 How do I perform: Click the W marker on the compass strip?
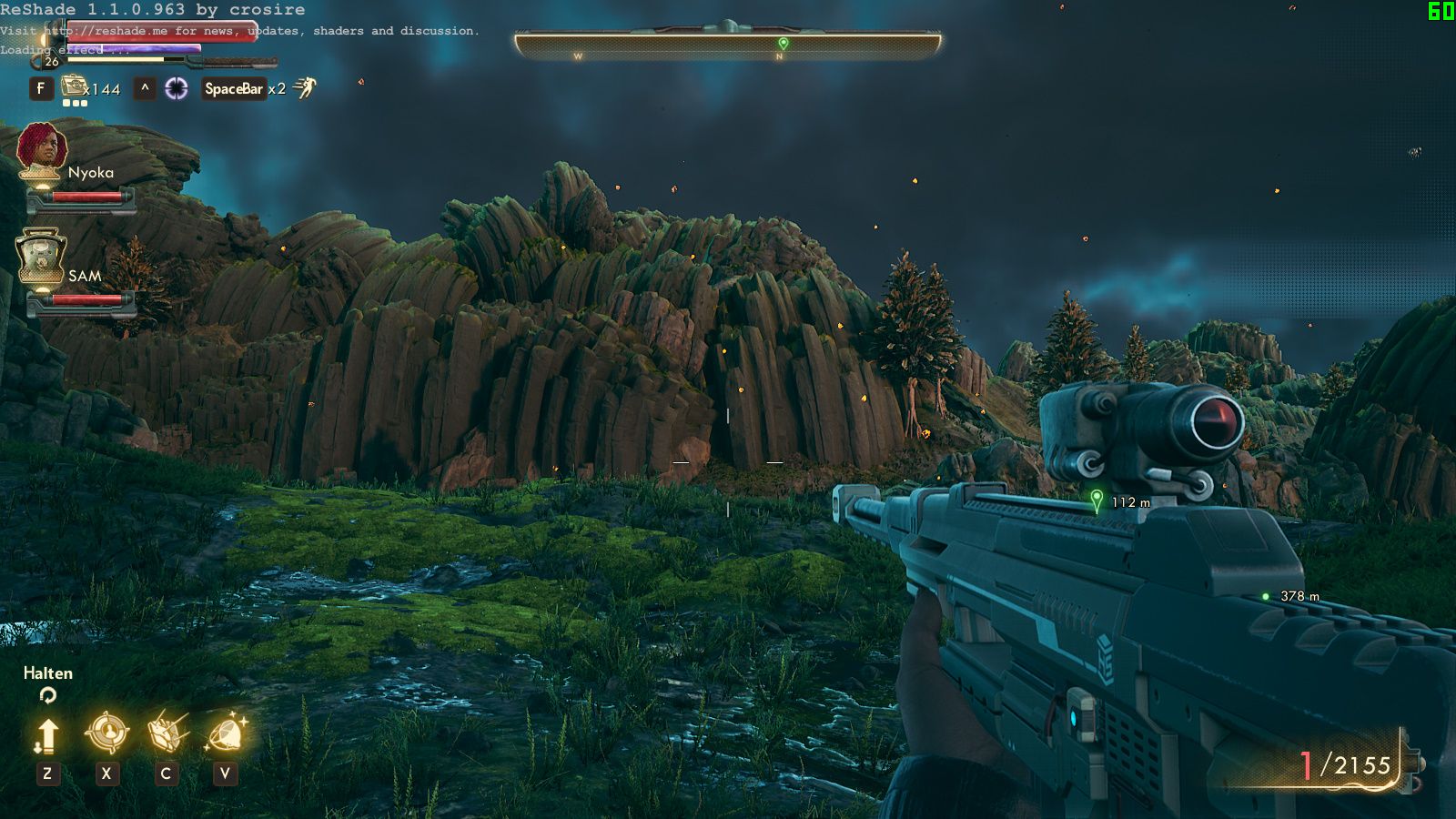[577, 55]
